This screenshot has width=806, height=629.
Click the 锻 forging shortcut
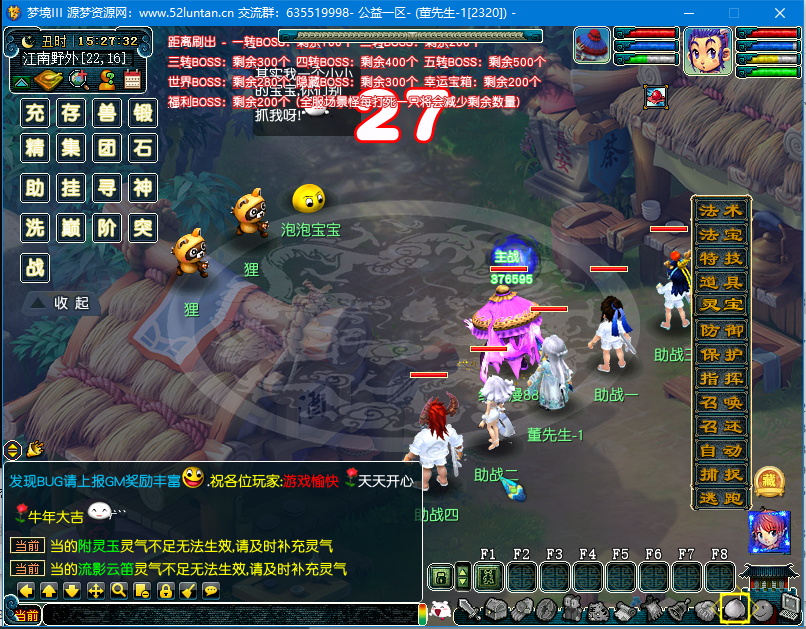[143, 112]
